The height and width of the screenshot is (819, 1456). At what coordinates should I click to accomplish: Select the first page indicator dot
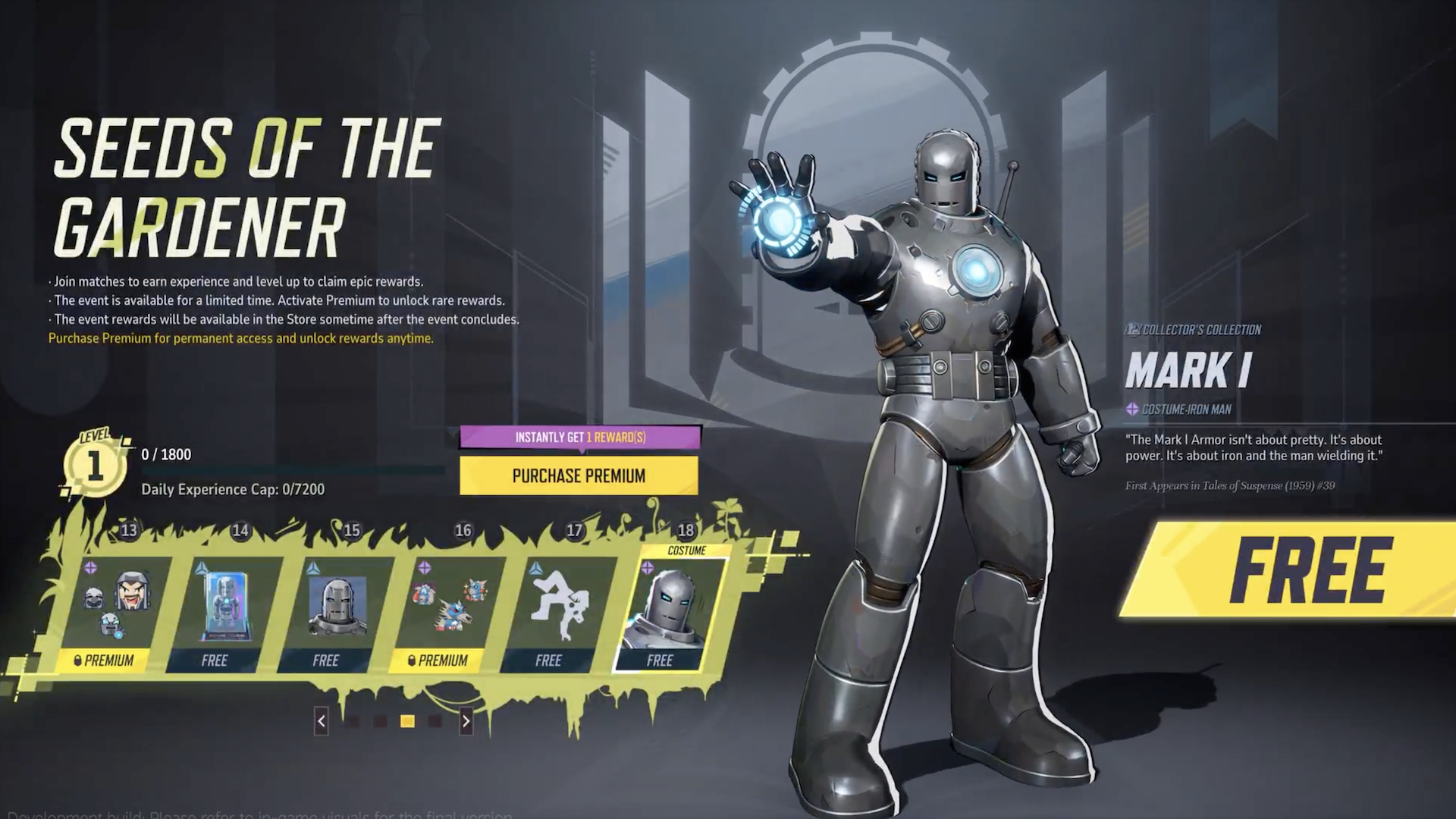[352, 723]
